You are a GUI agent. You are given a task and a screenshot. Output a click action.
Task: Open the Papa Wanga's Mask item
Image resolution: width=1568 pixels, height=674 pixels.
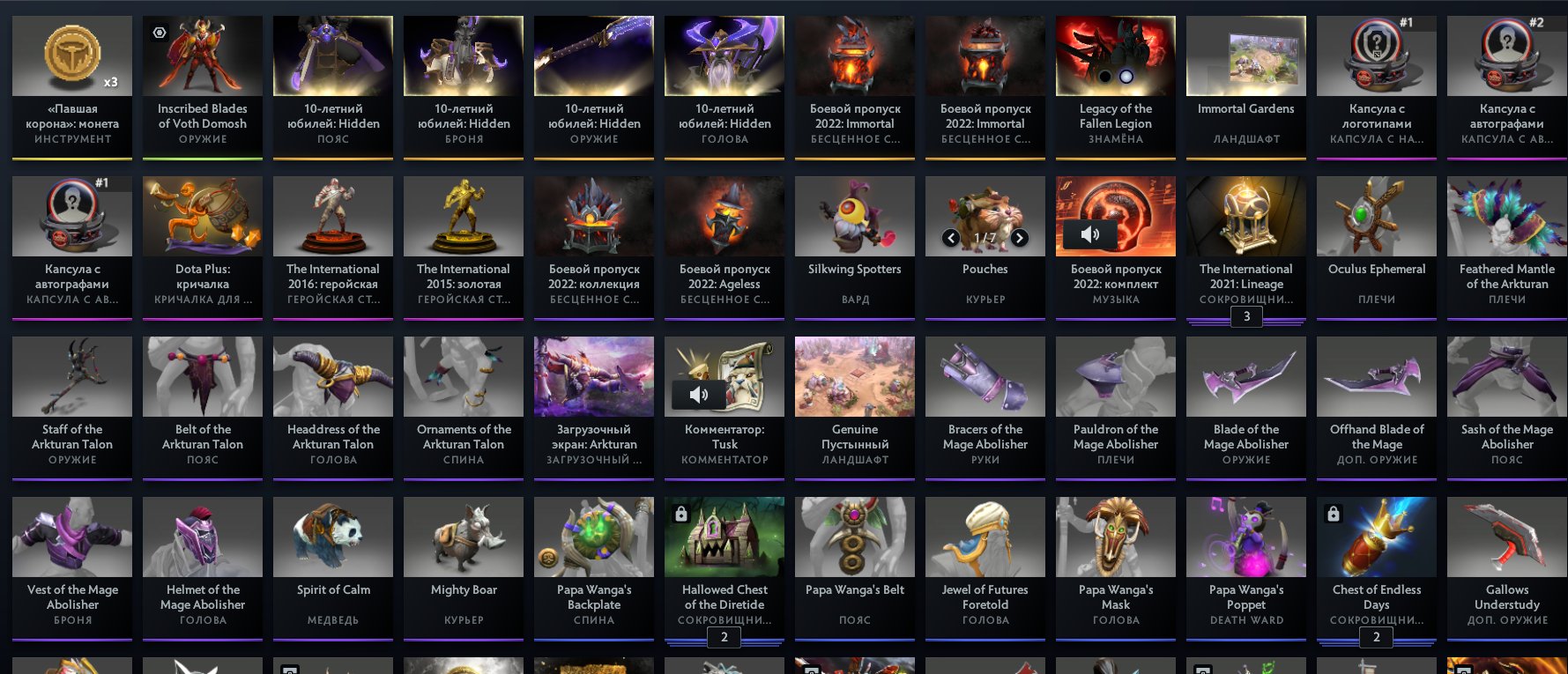click(x=1115, y=537)
